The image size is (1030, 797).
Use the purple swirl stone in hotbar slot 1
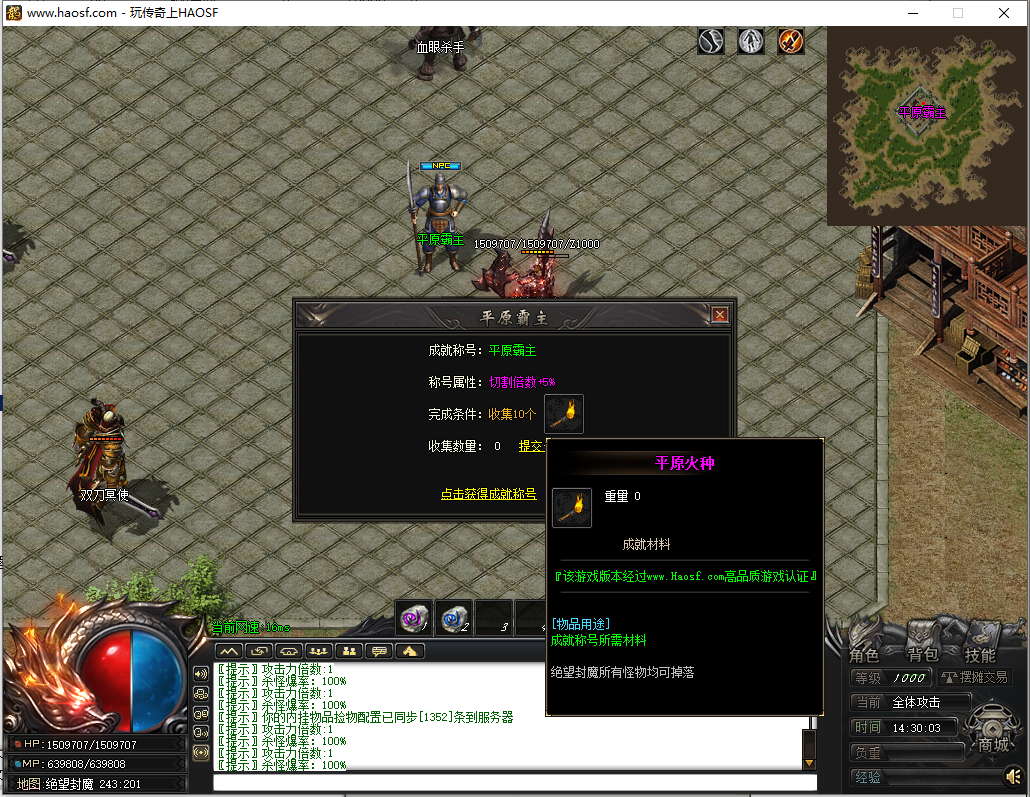[413, 619]
